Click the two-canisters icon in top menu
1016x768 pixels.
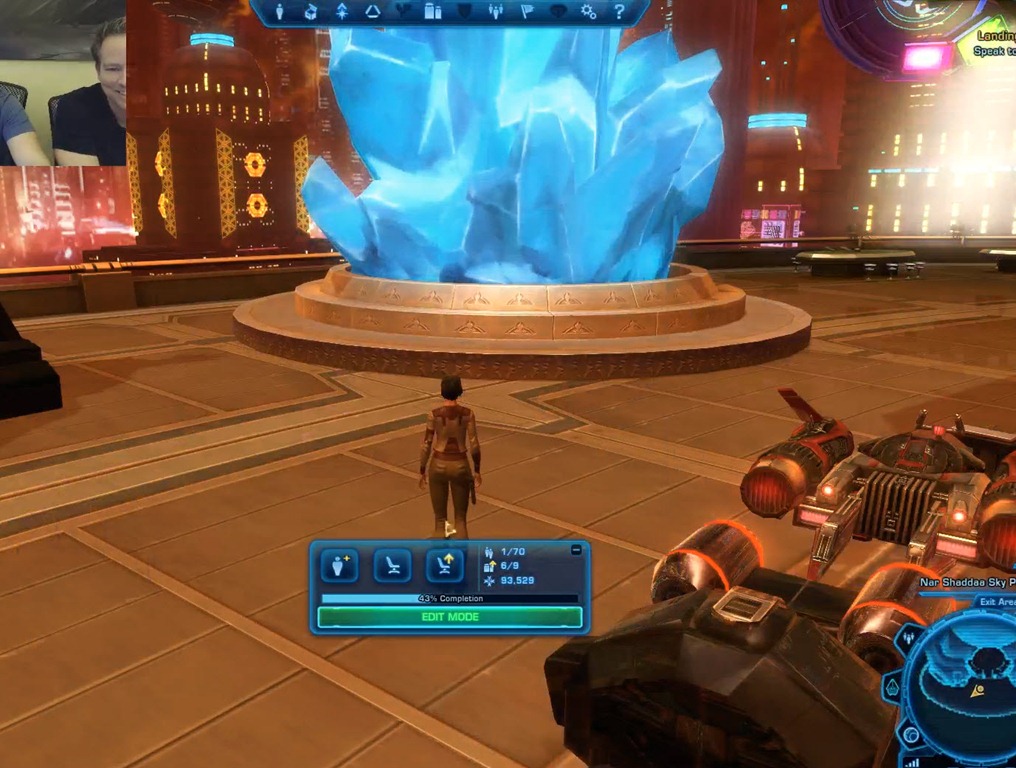tap(433, 12)
